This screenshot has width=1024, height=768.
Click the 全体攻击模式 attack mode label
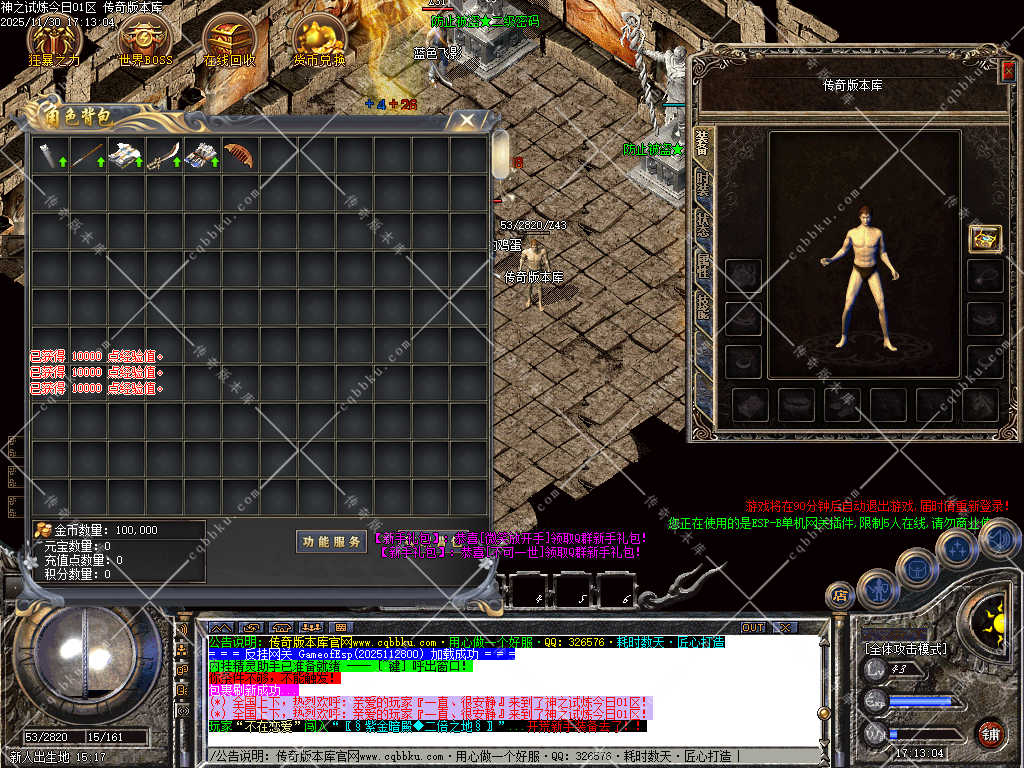pos(905,649)
